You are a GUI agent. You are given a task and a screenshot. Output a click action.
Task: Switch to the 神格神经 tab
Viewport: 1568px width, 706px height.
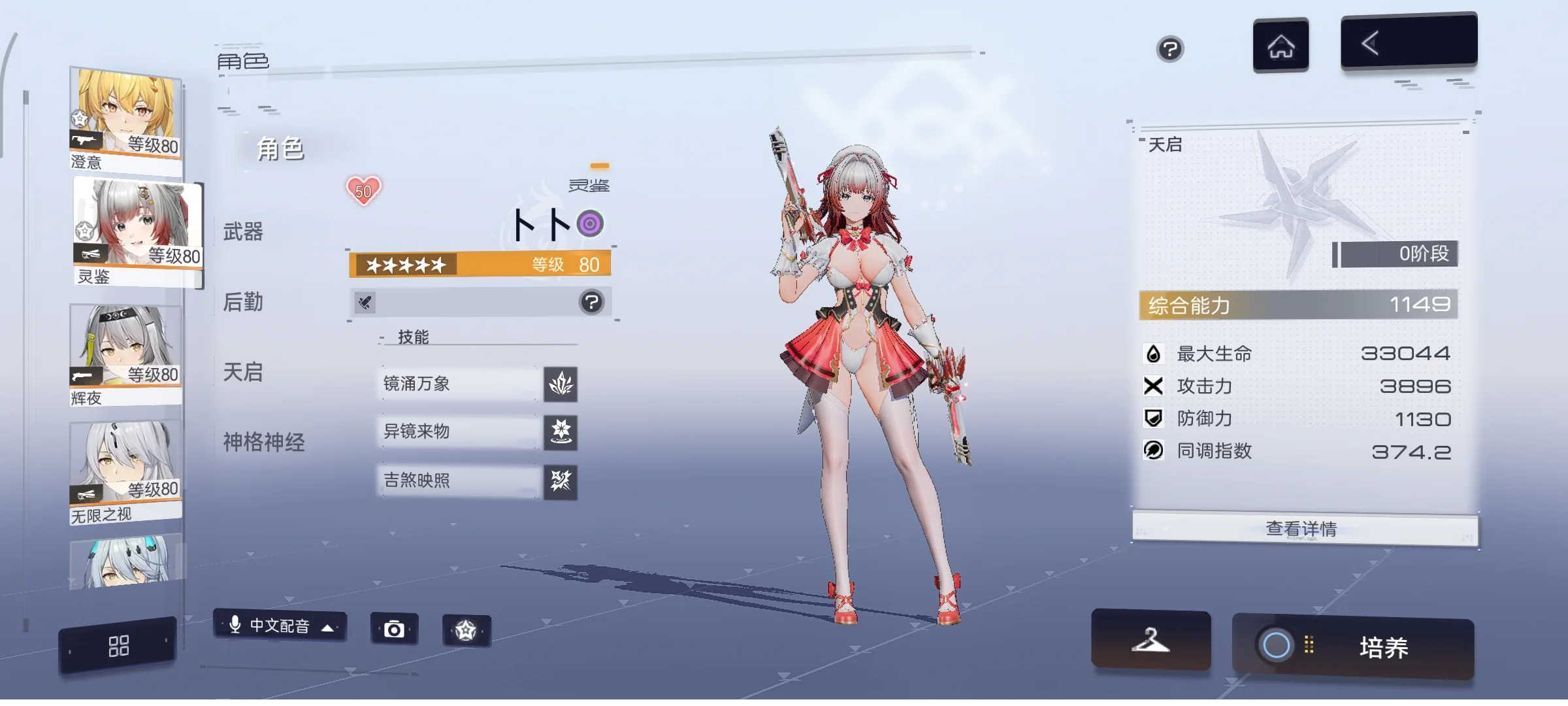264,442
